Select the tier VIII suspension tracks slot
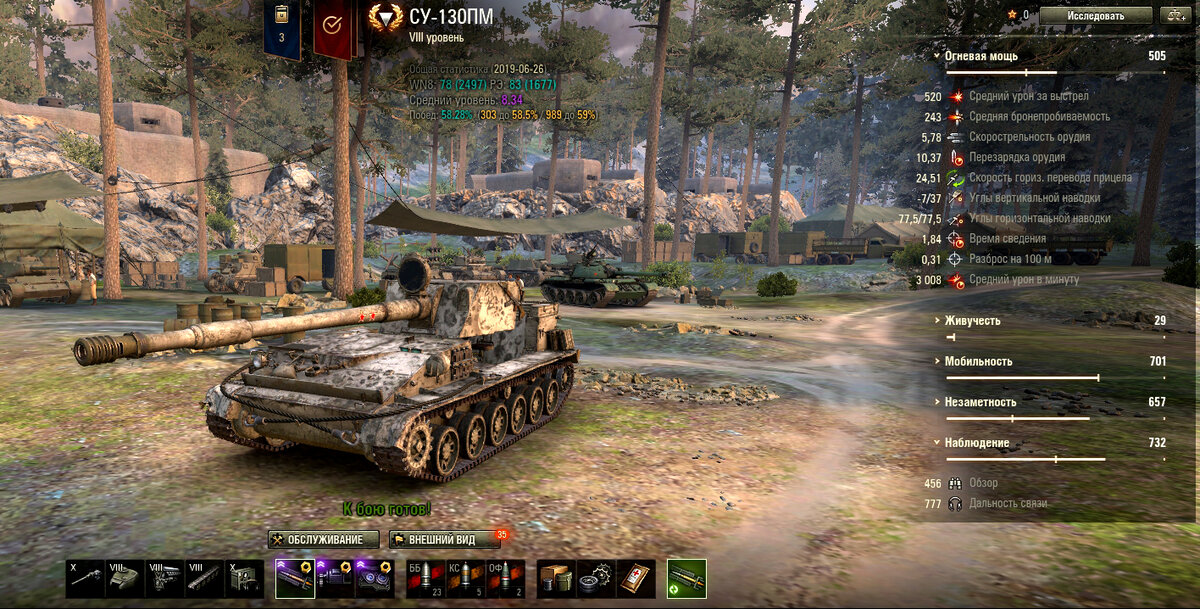This screenshot has width=1200, height=609. click(205, 579)
